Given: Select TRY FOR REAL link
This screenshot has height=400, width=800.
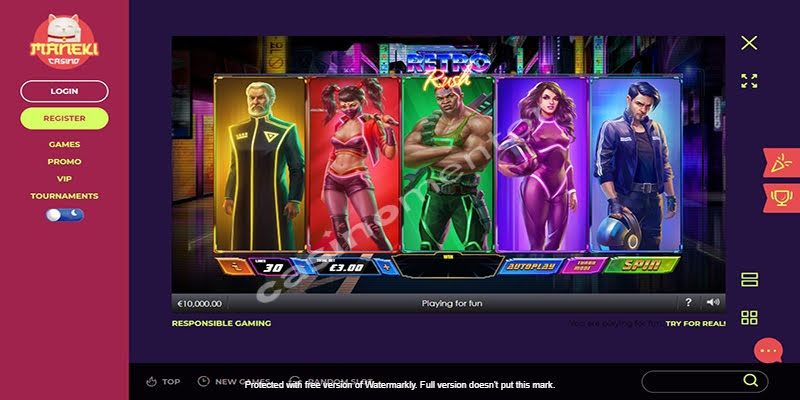Looking at the screenshot, I should point(696,324).
